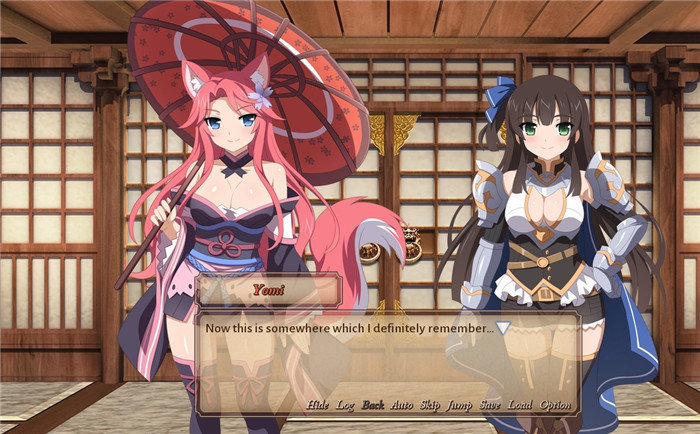Open the dialogue Log
700x434 pixels.
[345, 405]
